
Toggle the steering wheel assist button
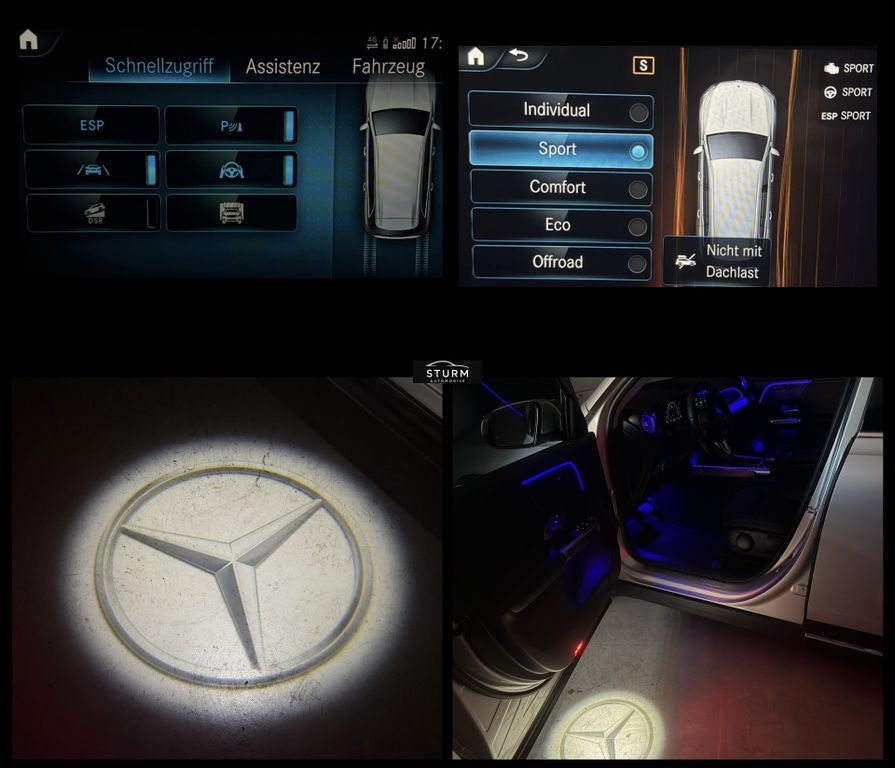point(231,170)
